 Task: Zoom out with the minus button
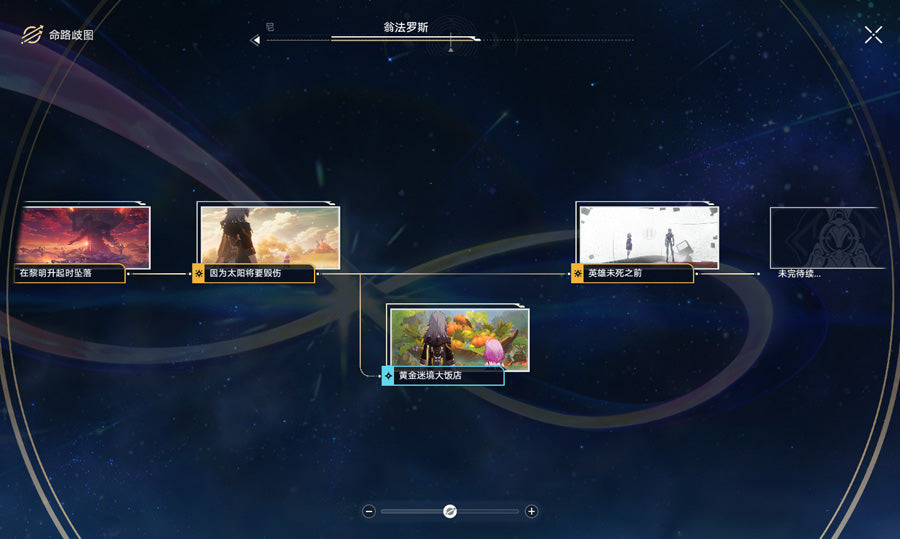point(369,511)
